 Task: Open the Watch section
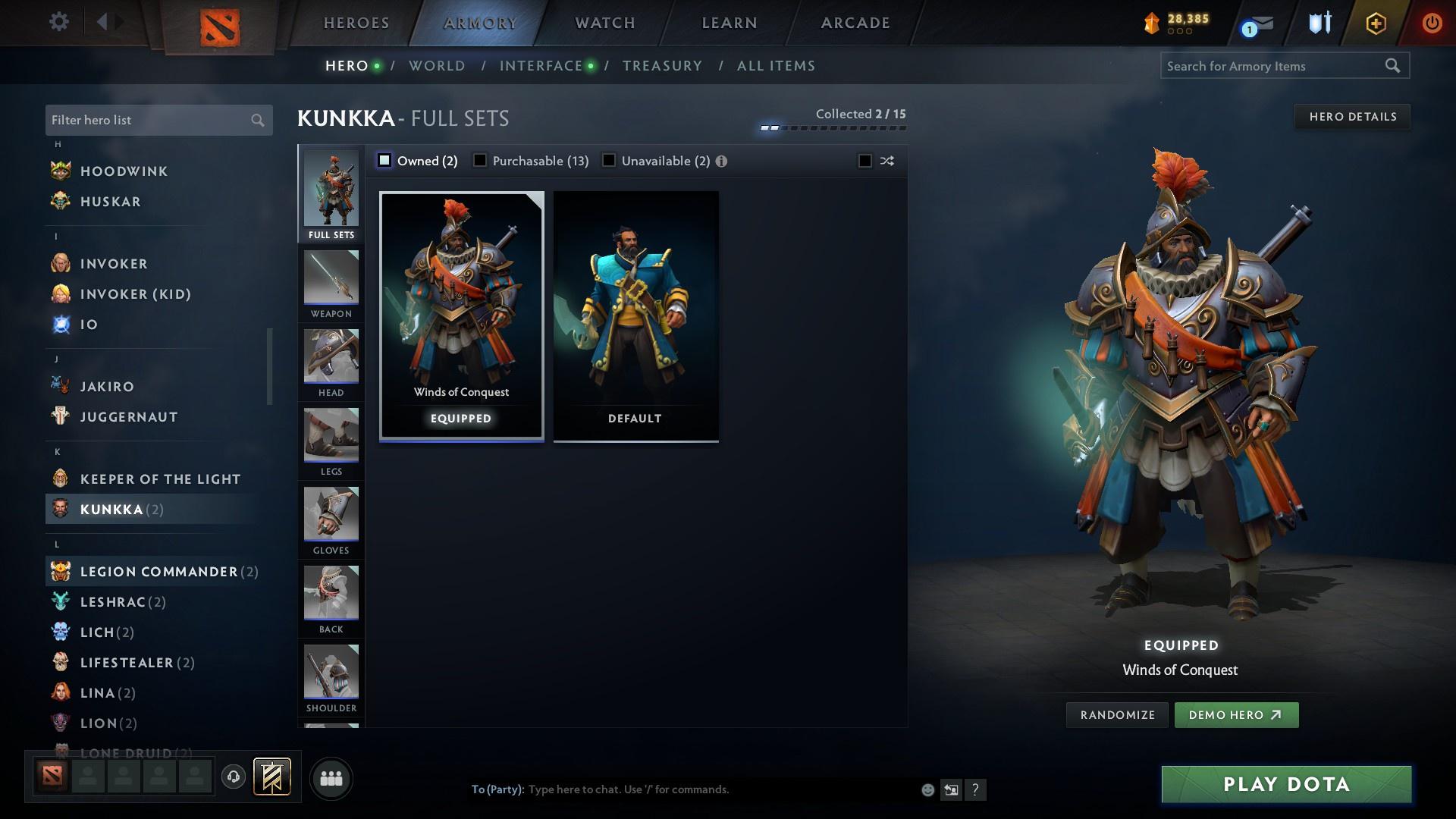pos(603,22)
